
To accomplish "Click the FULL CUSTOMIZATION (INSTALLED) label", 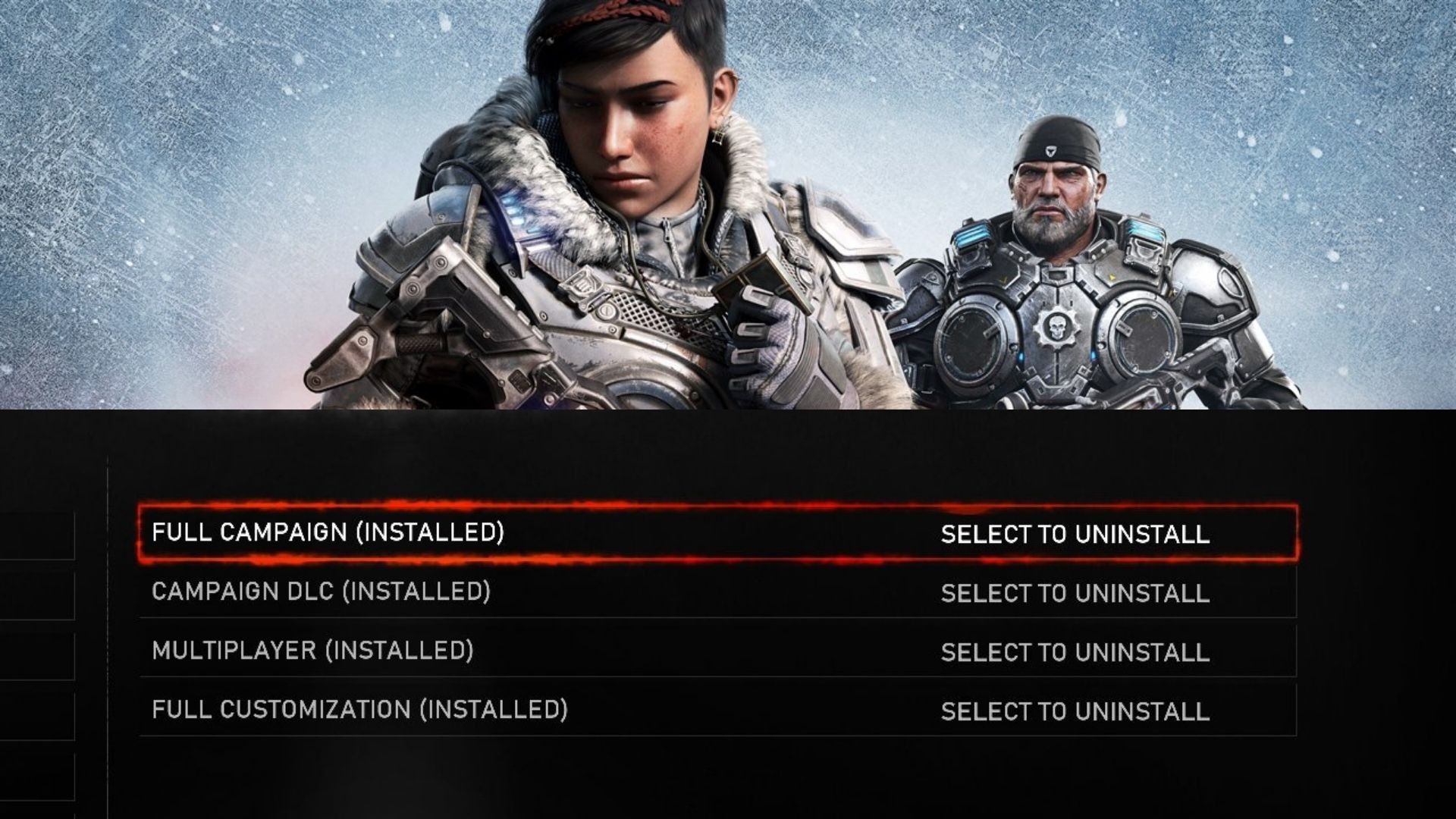I will pos(360,711).
